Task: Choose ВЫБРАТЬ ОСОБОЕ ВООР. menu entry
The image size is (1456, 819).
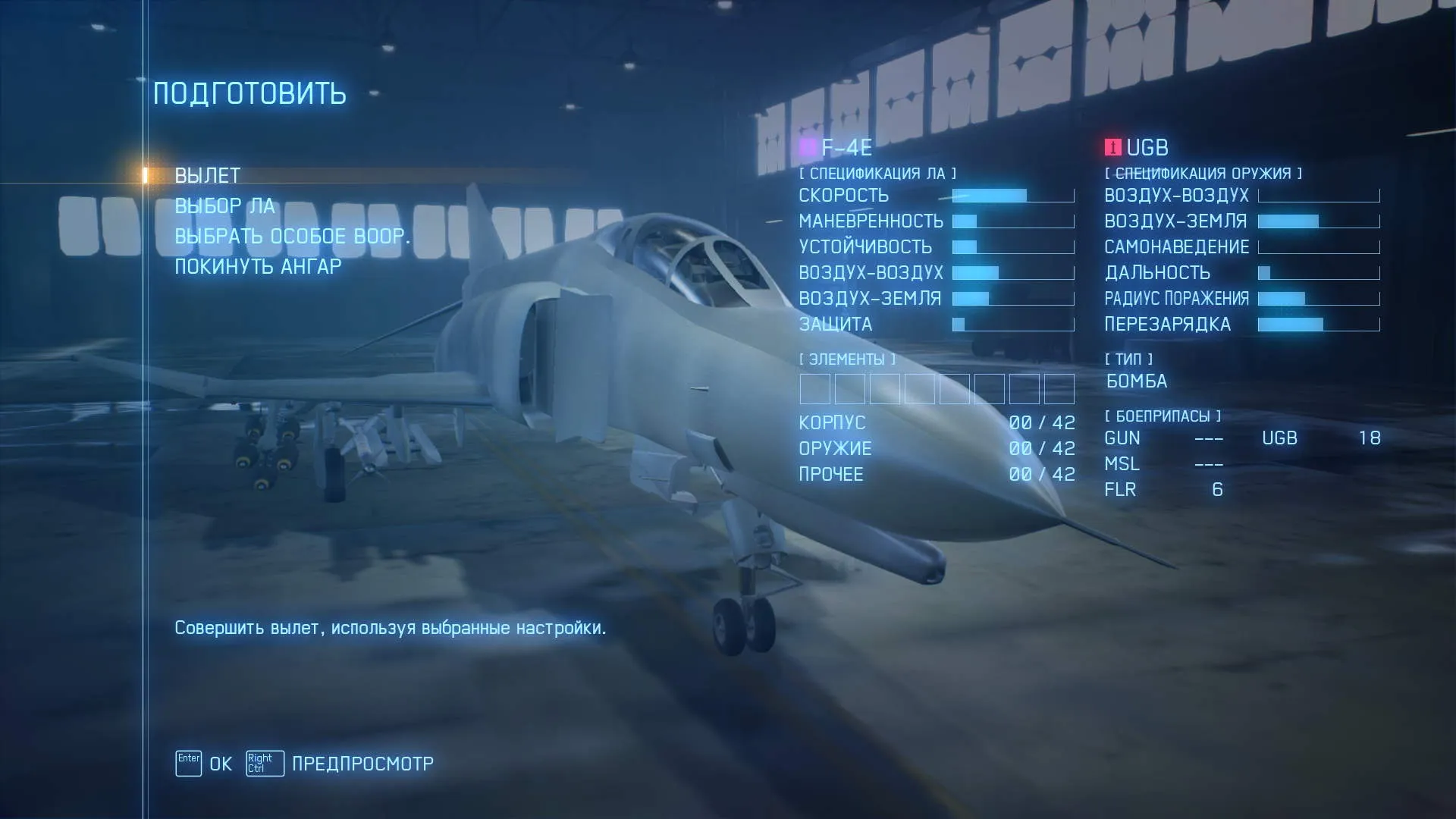Action: (x=292, y=237)
